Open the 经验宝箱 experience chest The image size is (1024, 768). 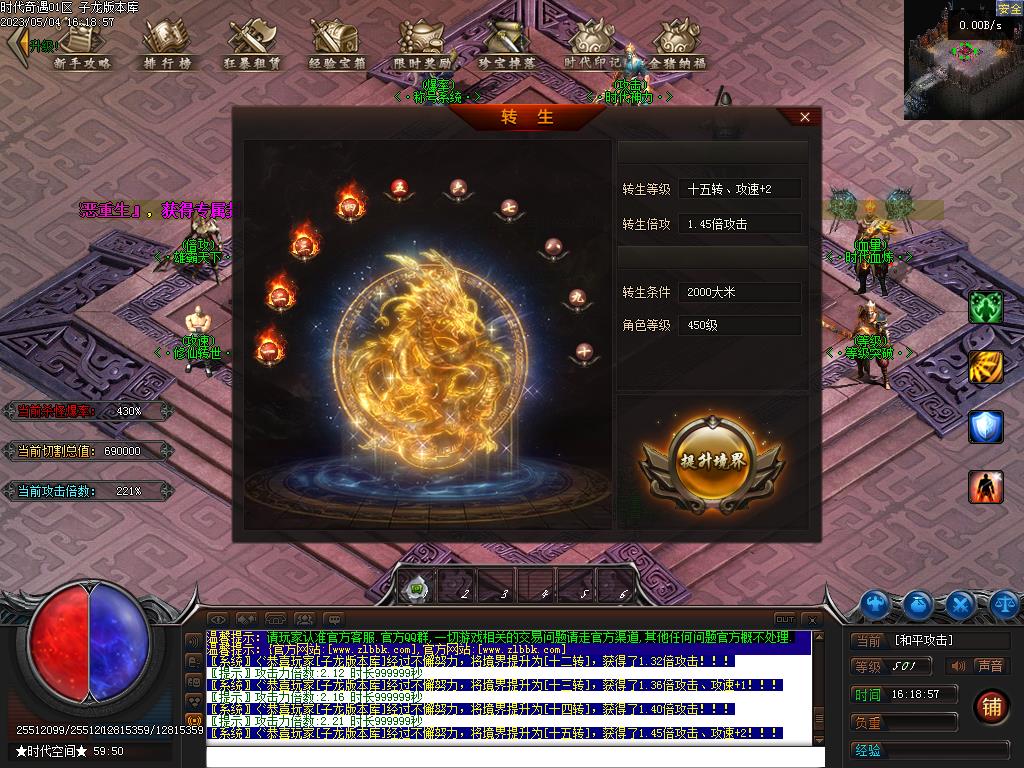click(337, 44)
